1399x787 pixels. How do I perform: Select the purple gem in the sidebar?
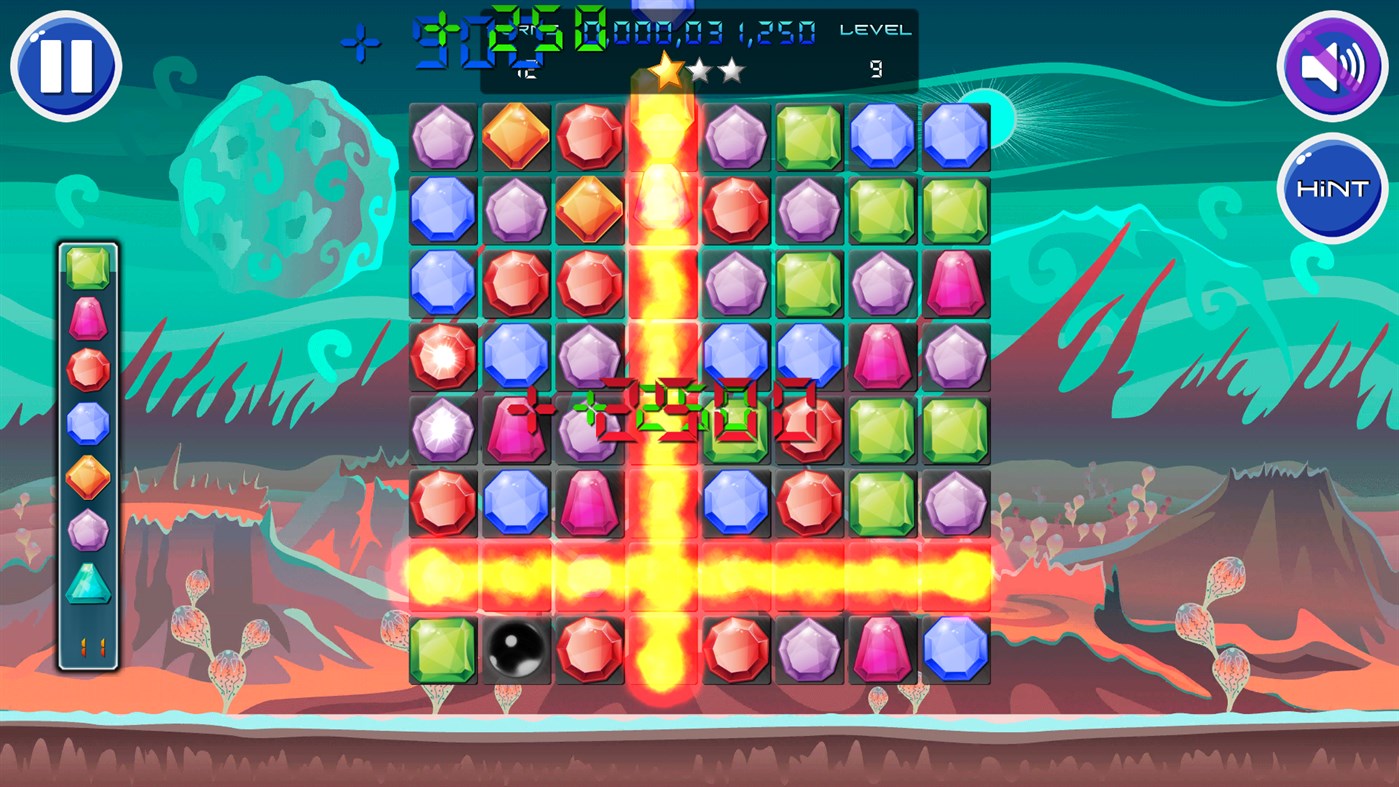click(x=85, y=532)
